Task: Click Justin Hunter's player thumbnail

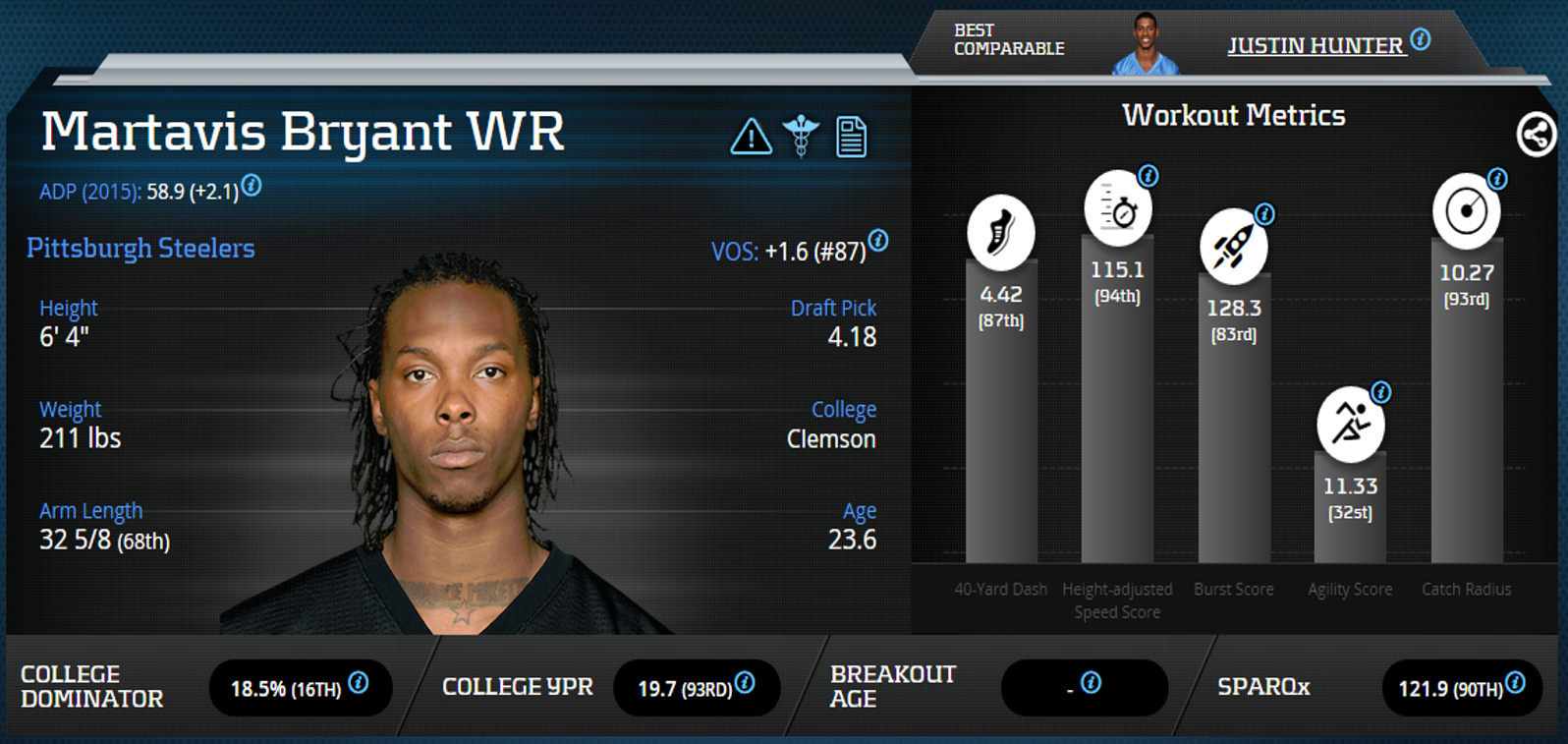Action: tap(1145, 44)
